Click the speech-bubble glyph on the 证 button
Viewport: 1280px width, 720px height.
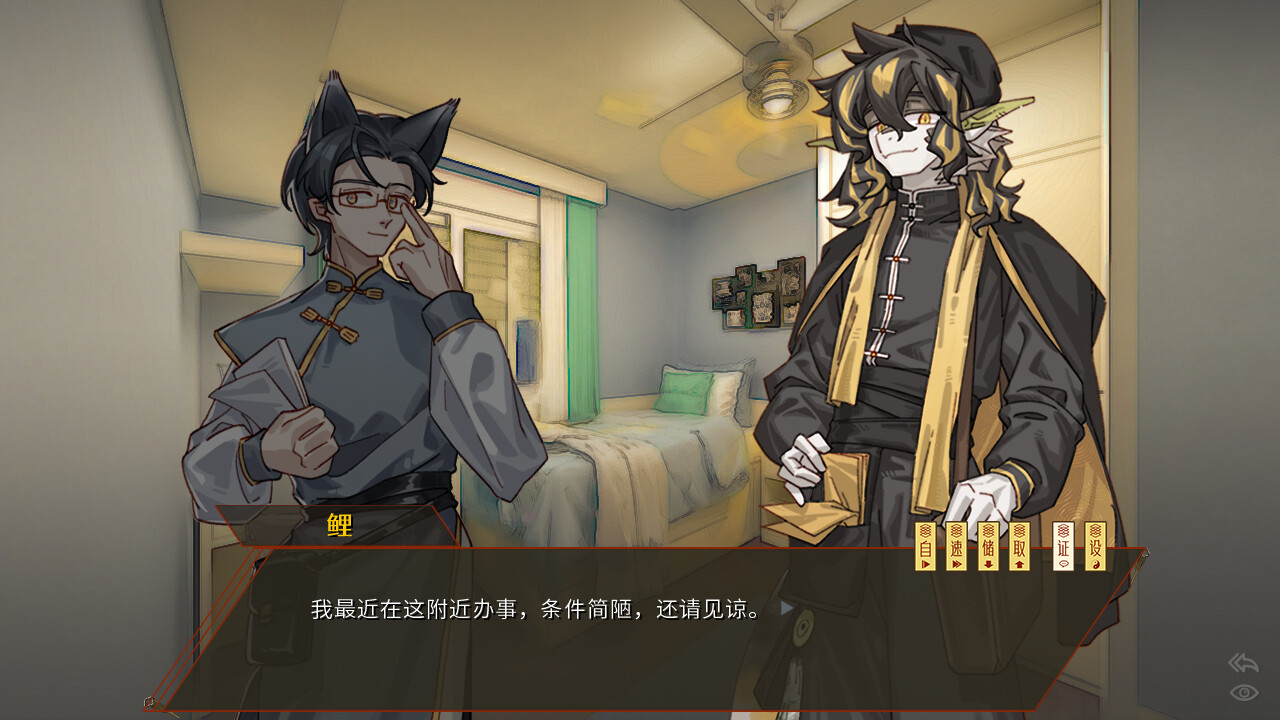[1061, 563]
